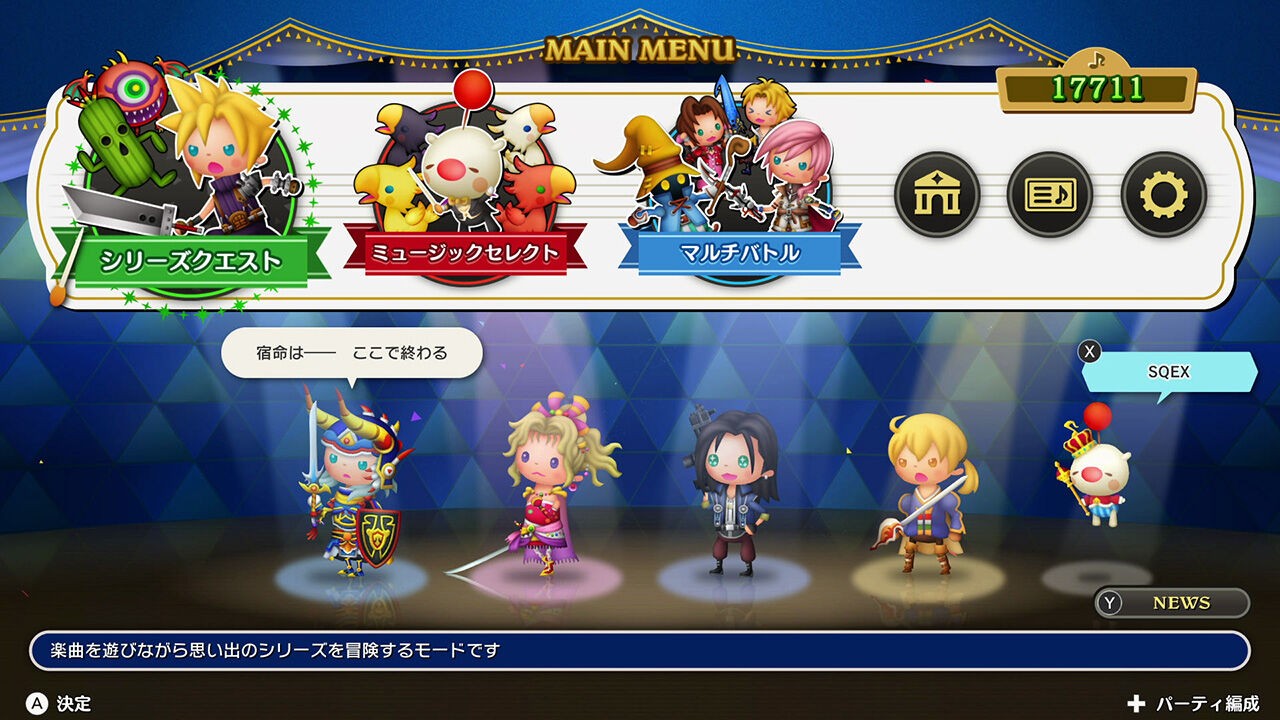
Task: Open パーティ編成 party setup
Action: 1194,704
